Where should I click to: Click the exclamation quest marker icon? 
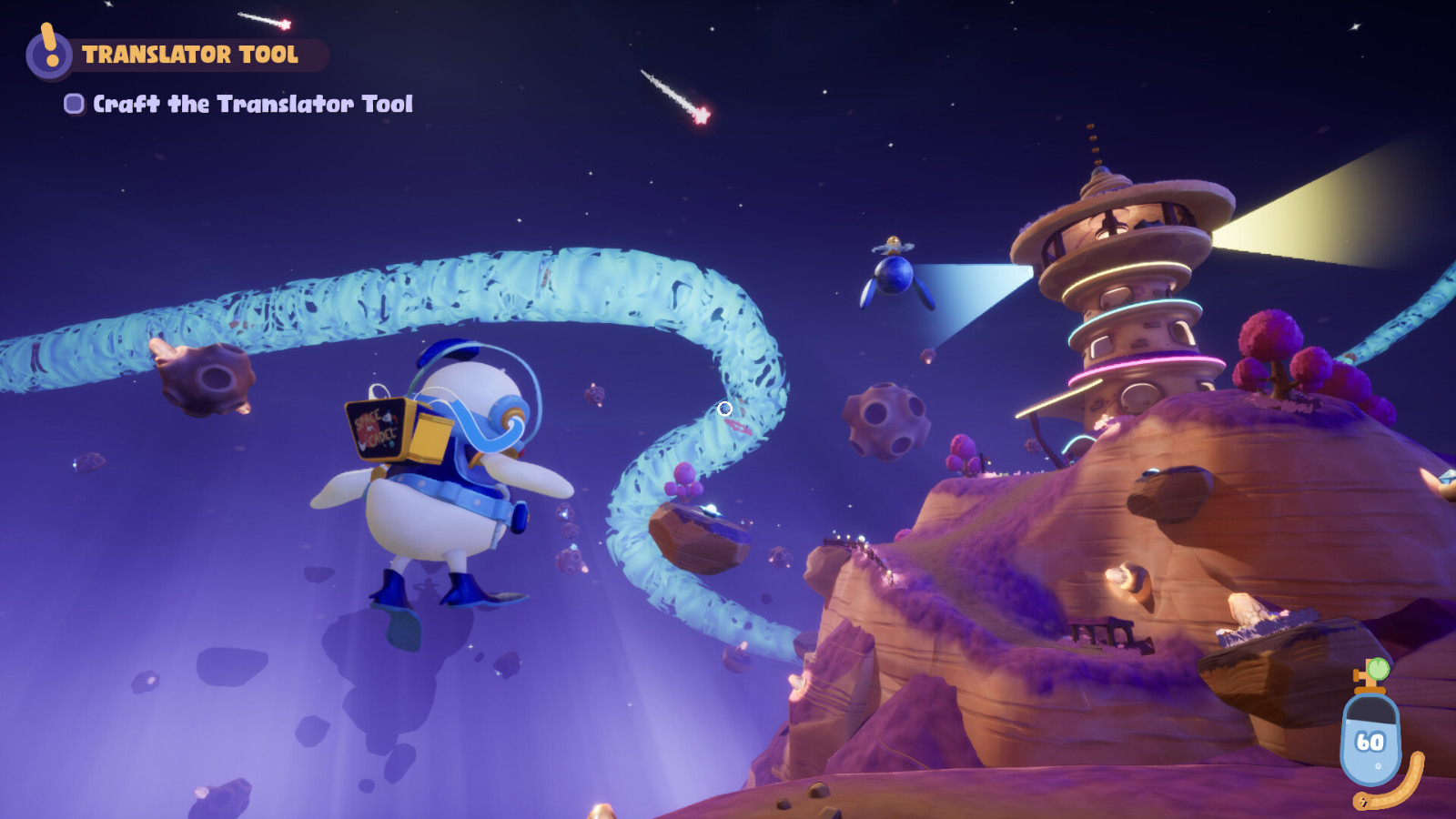(48, 55)
